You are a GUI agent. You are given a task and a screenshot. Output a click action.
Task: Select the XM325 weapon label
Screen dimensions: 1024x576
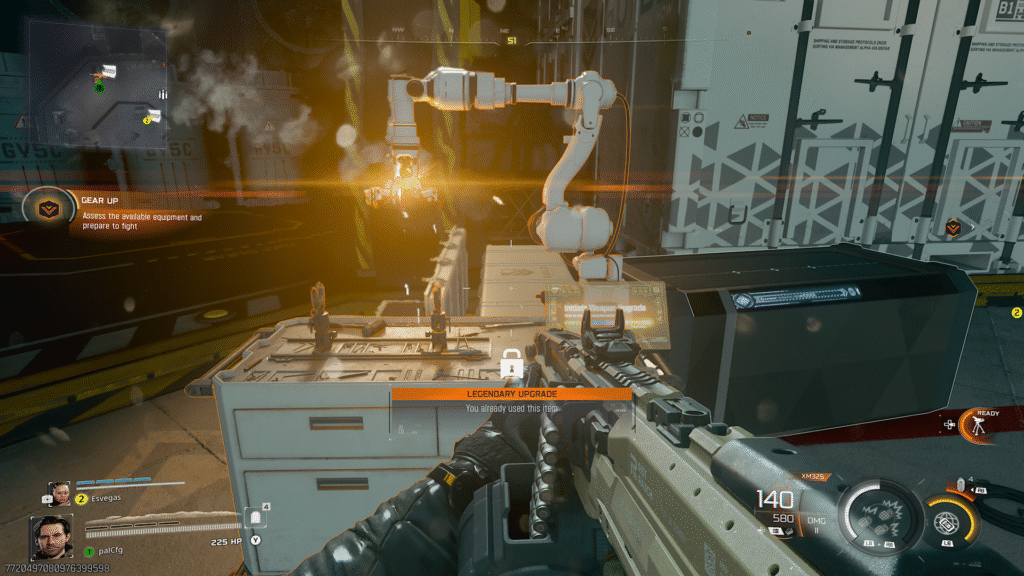coord(815,476)
